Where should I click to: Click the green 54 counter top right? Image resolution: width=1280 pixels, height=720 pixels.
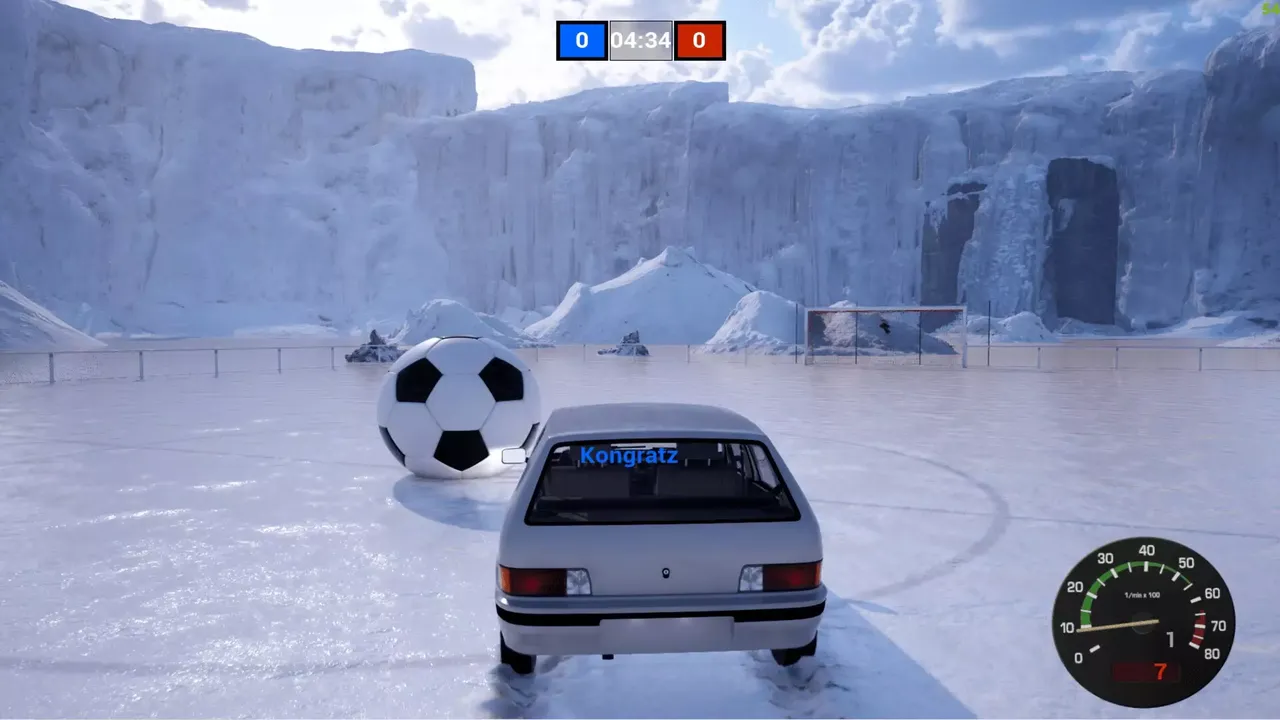point(1268,10)
